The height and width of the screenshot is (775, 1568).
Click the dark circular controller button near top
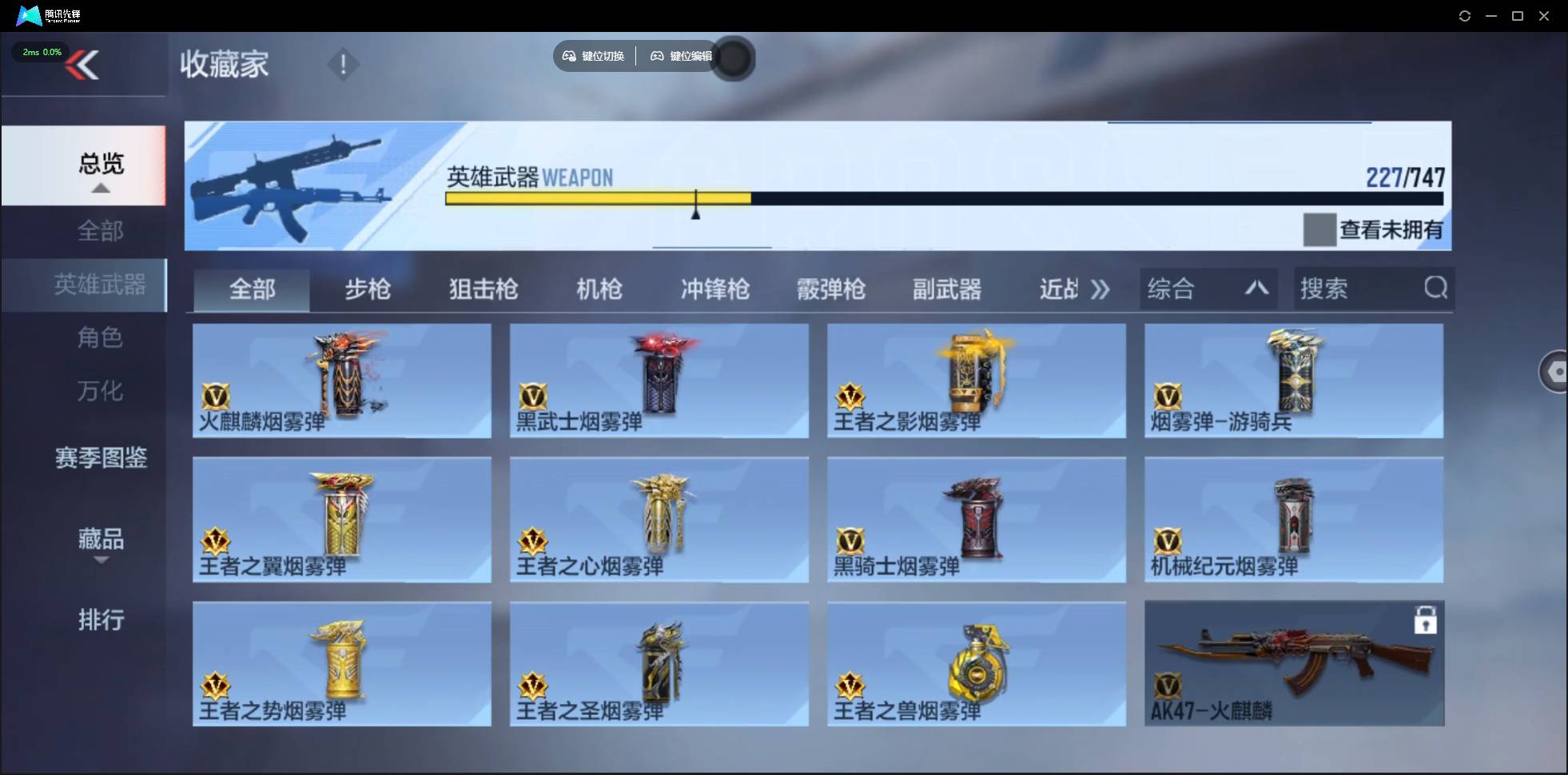pyautogui.click(x=733, y=58)
